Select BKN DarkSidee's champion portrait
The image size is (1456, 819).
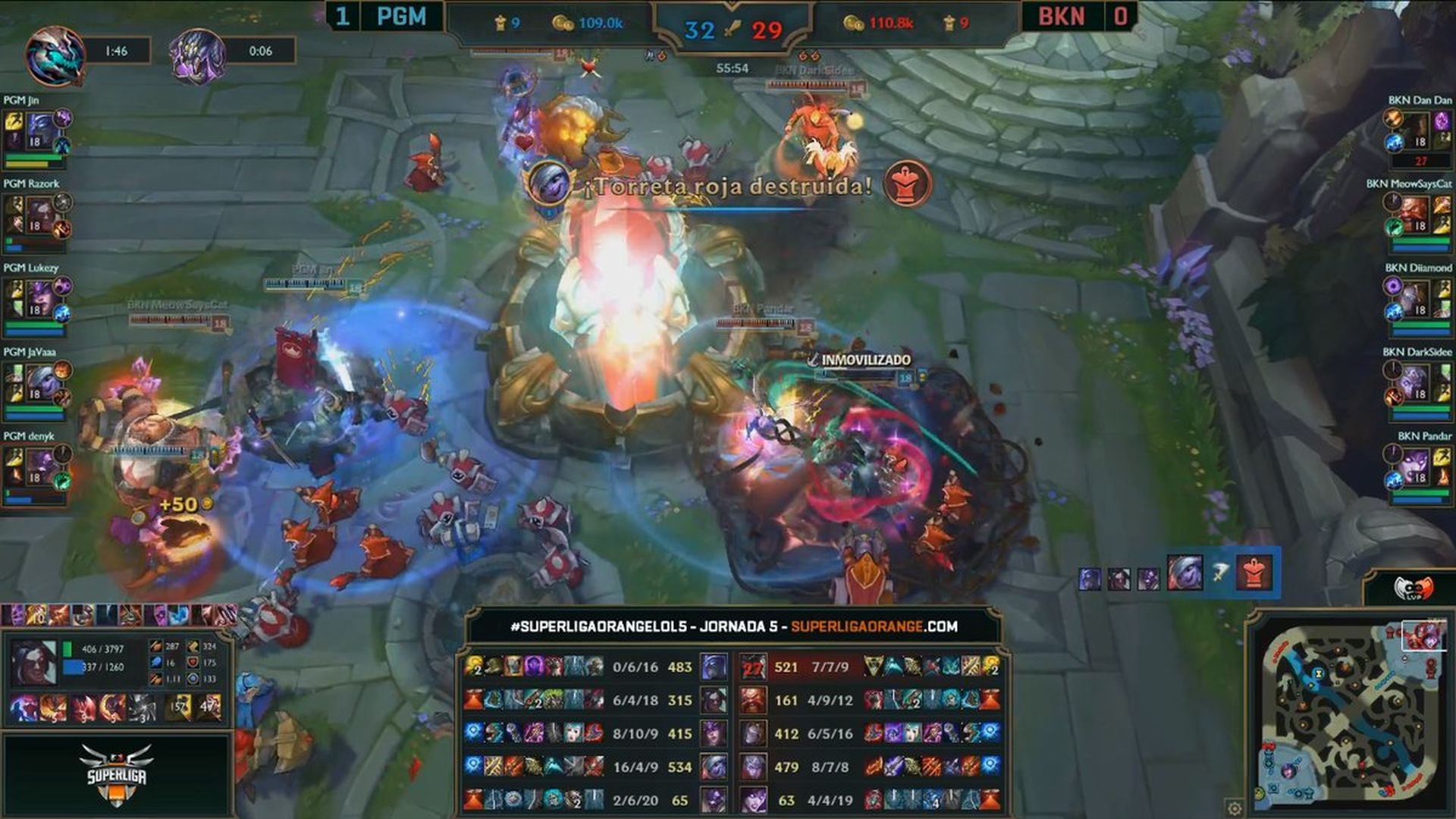point(1415,384)
